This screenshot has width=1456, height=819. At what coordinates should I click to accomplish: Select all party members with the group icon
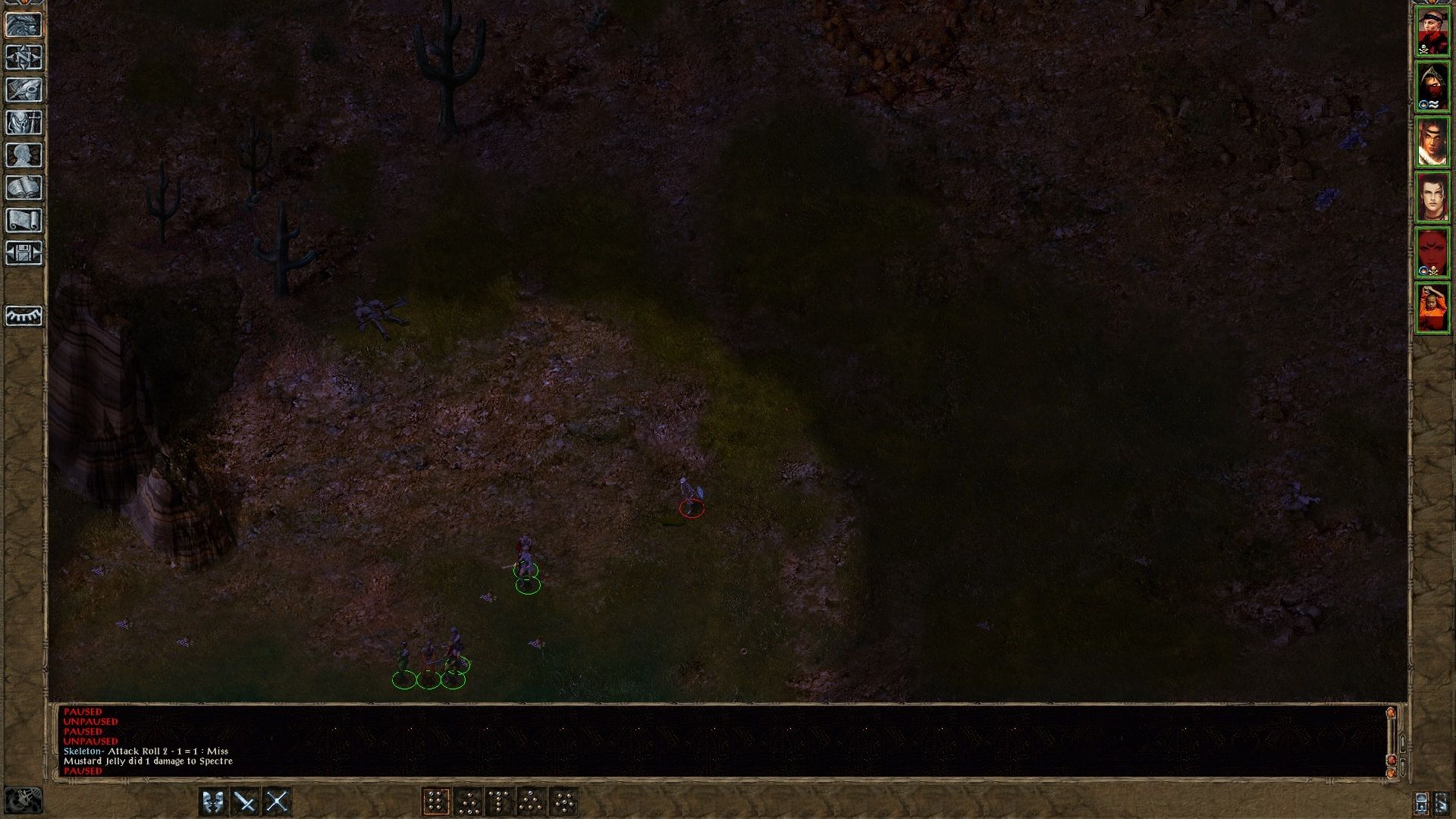point(1421,803)
